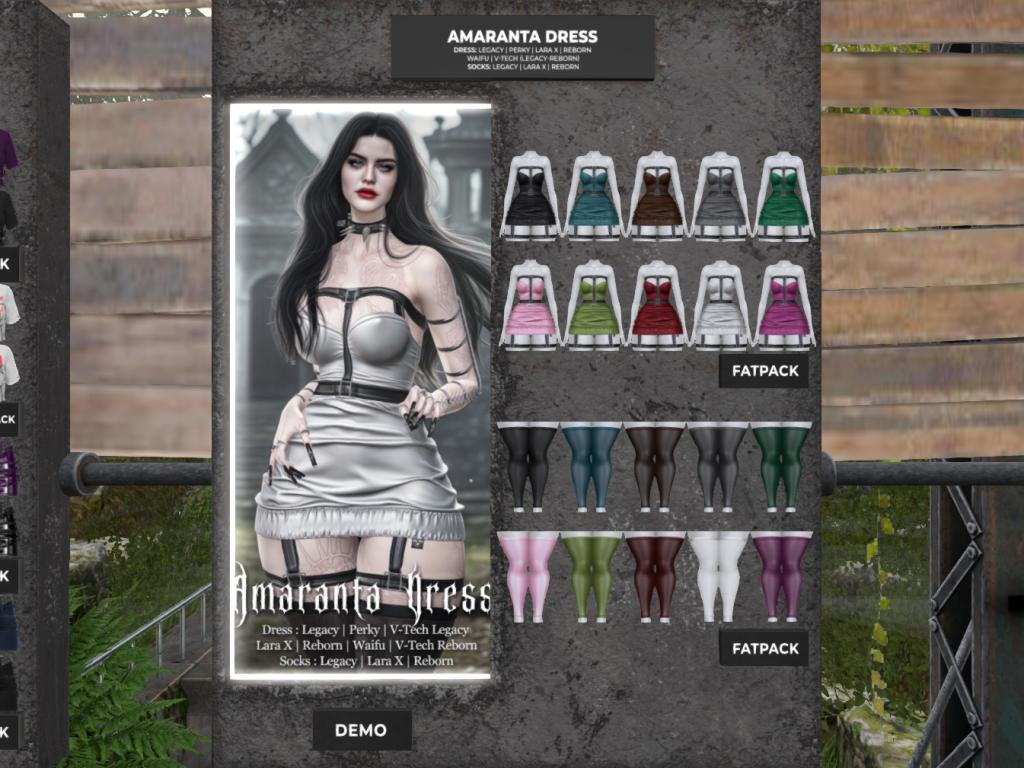This screenshot has width=1024, height=768.
Task: Select the emerald green socks
Action: 782,467
